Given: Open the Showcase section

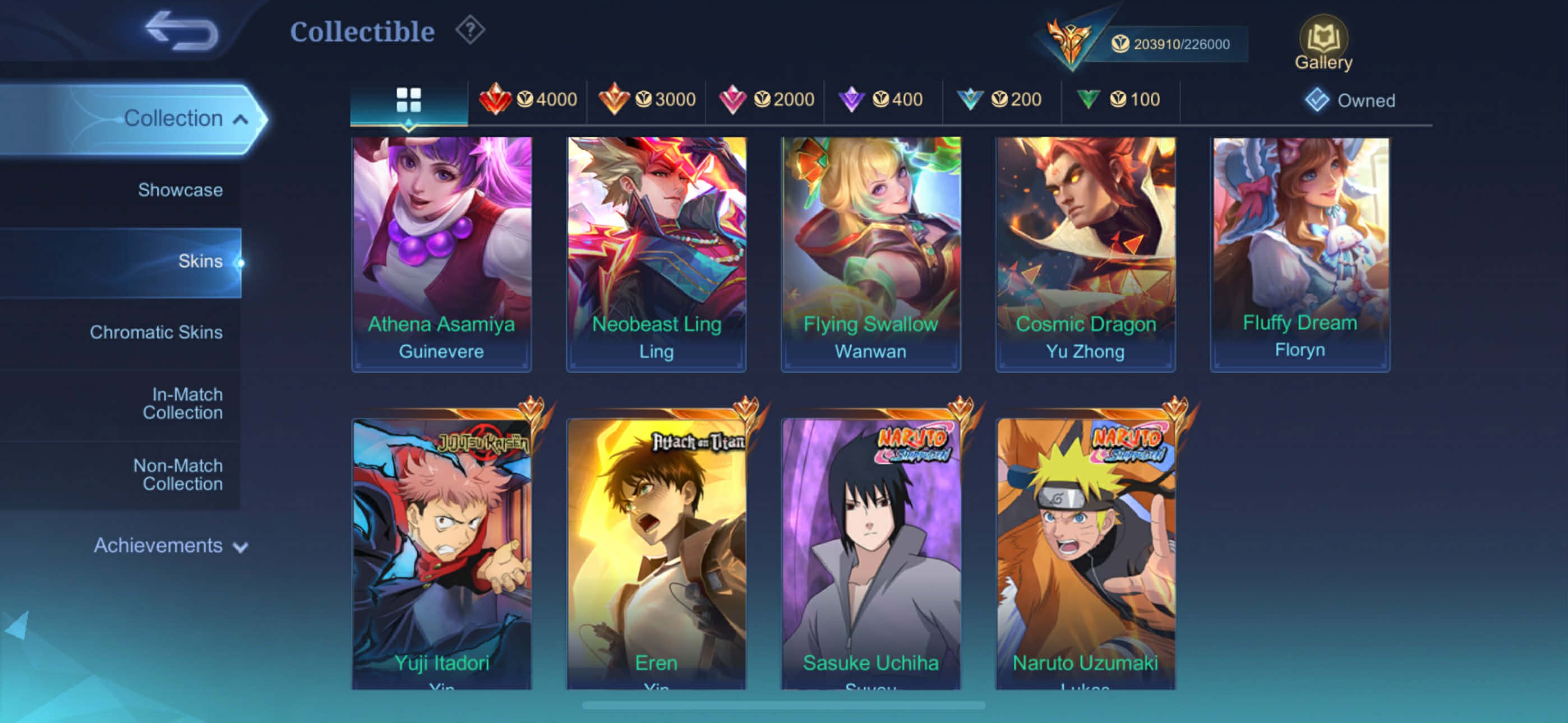Looking at the screenshot, I should 179,190.
